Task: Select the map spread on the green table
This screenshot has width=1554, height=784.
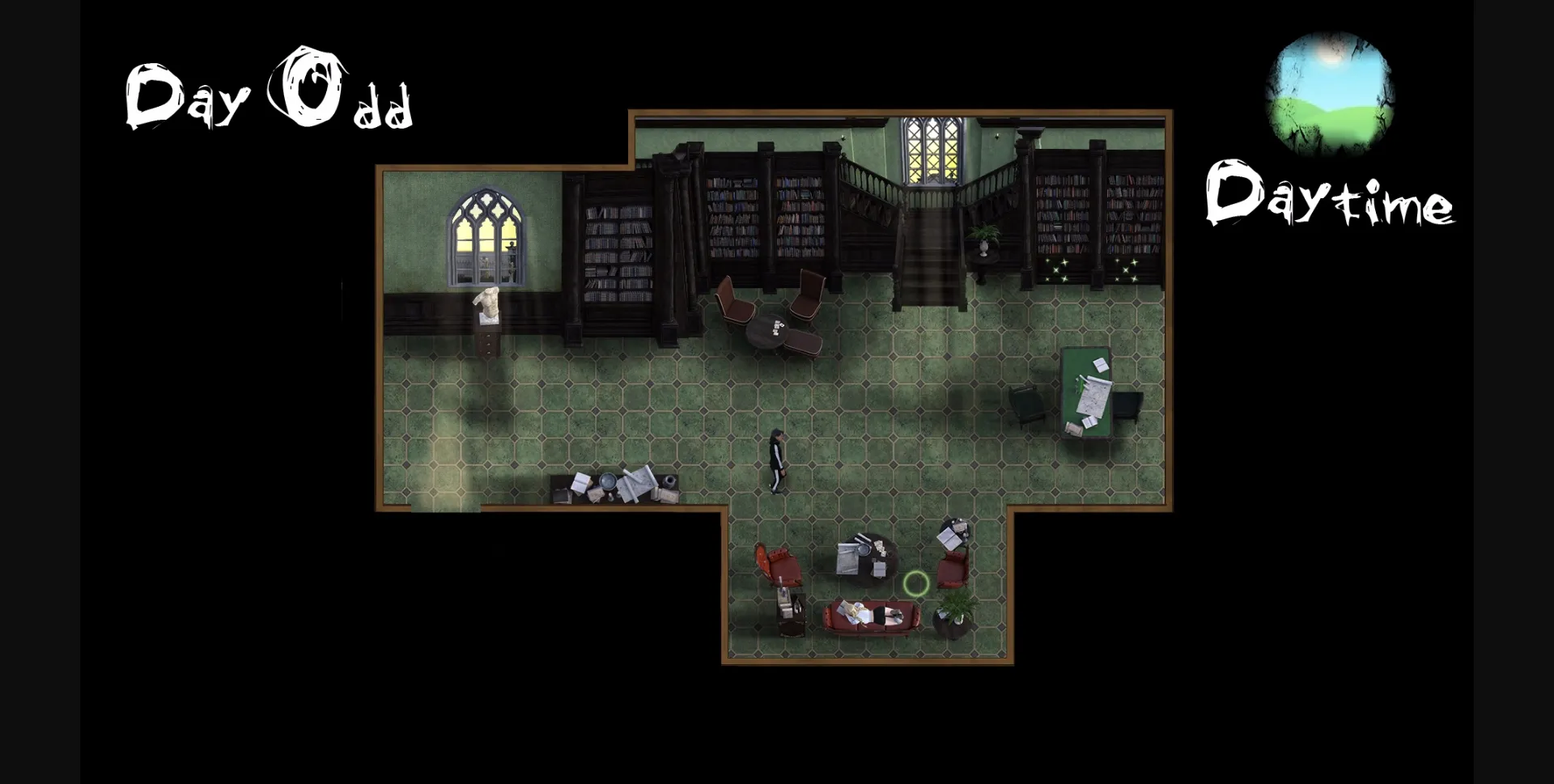Action: [1095, 398]
